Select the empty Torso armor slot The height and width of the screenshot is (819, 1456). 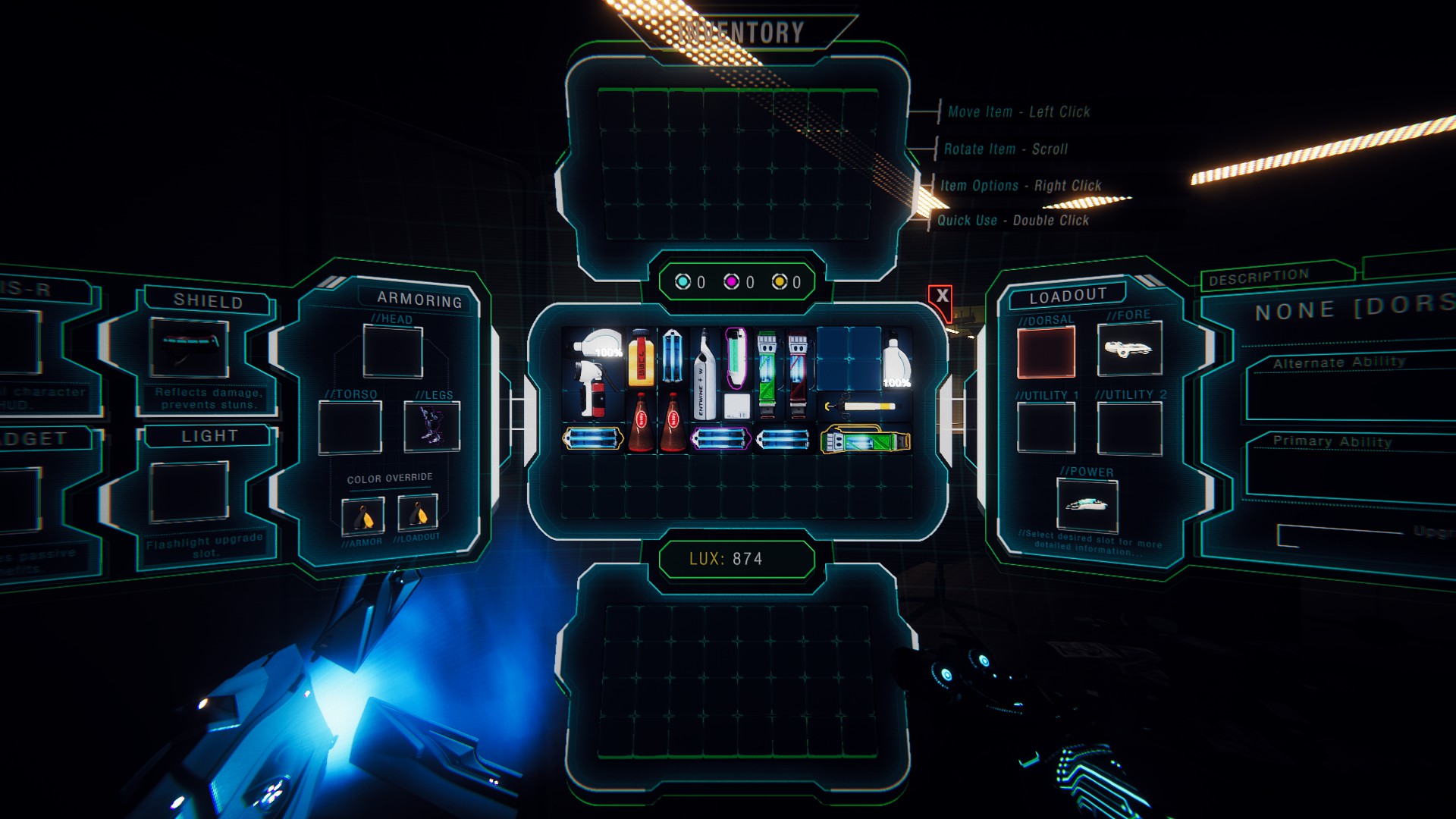click(x=350, y=428)
